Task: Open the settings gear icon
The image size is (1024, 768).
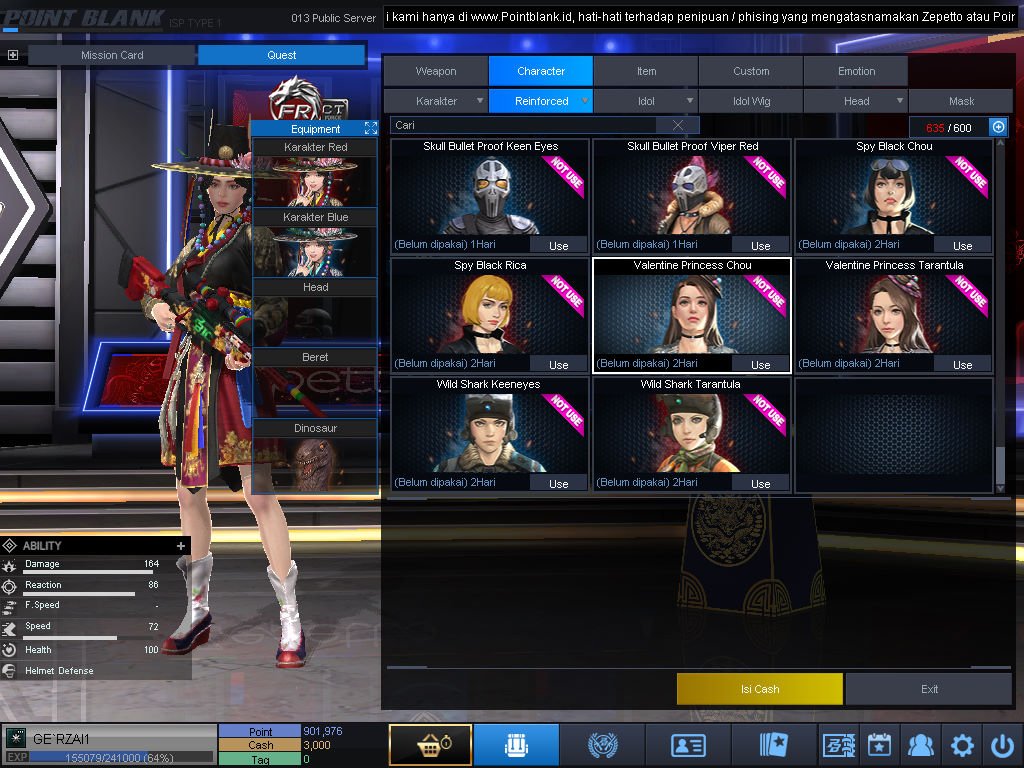Action: (962, 745)
